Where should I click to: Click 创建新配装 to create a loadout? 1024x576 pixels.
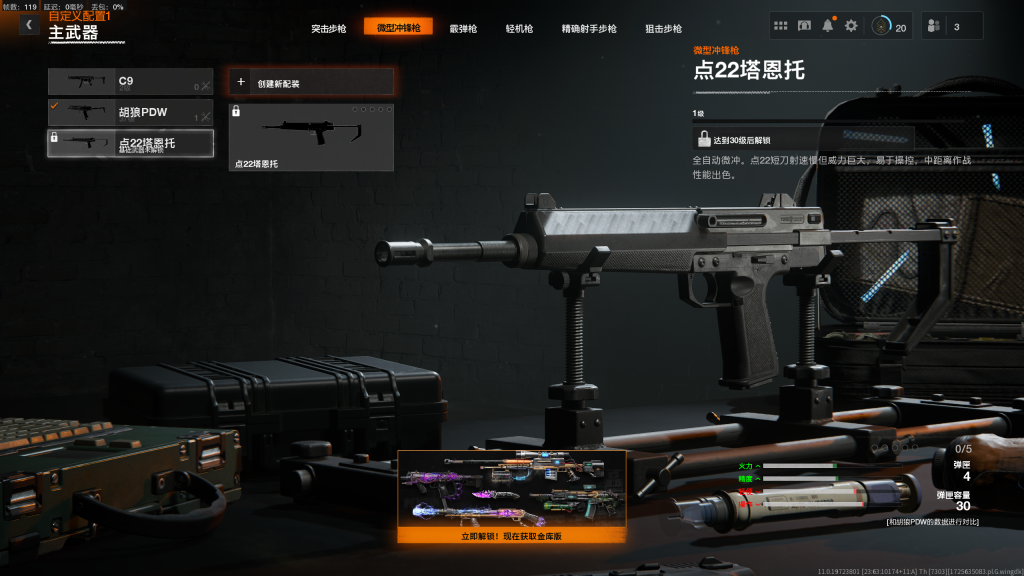[x=311, y=83]
